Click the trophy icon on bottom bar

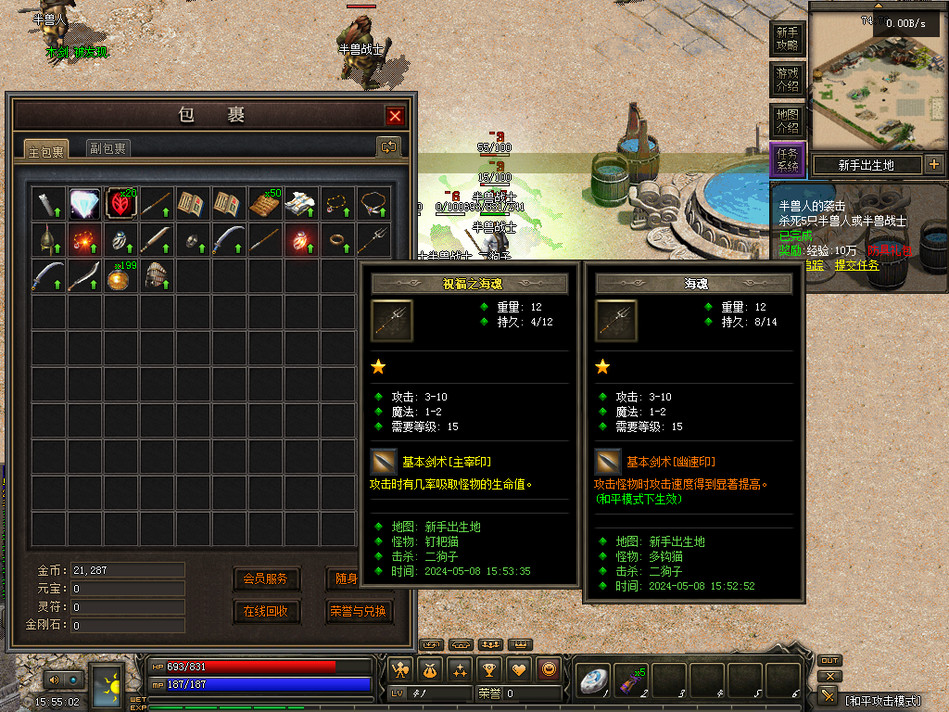click(x=489, y=669)
